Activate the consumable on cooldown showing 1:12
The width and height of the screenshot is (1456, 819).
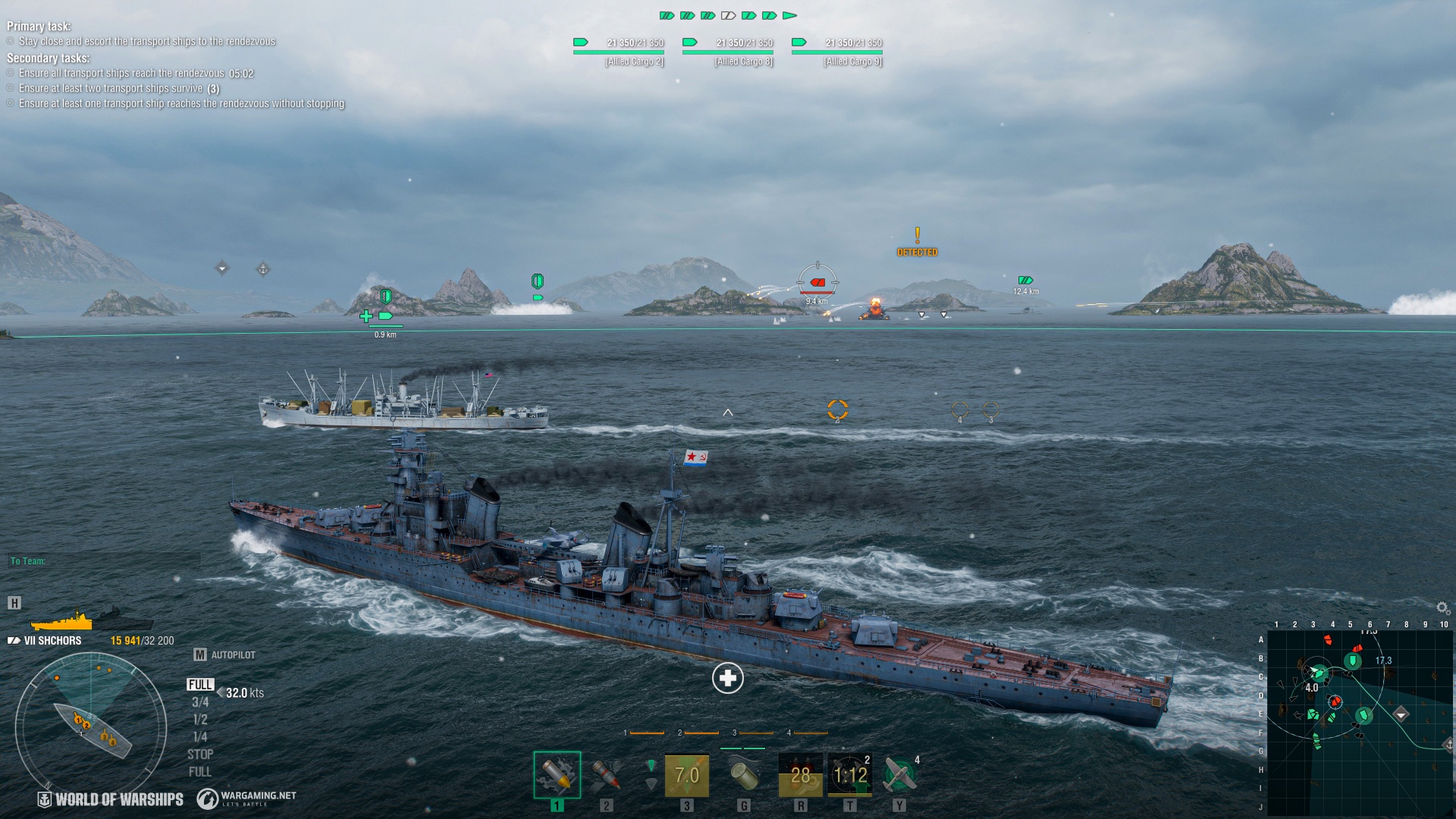[x=850, y=775]
